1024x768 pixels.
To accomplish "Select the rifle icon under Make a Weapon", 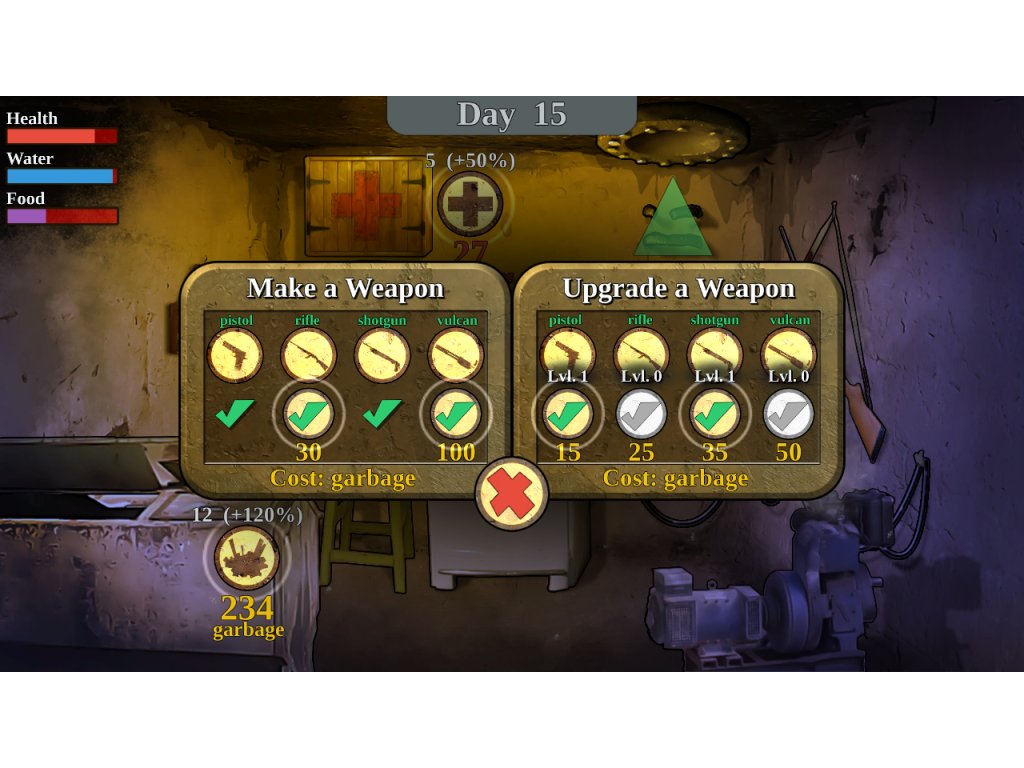I will coord(308,355).
